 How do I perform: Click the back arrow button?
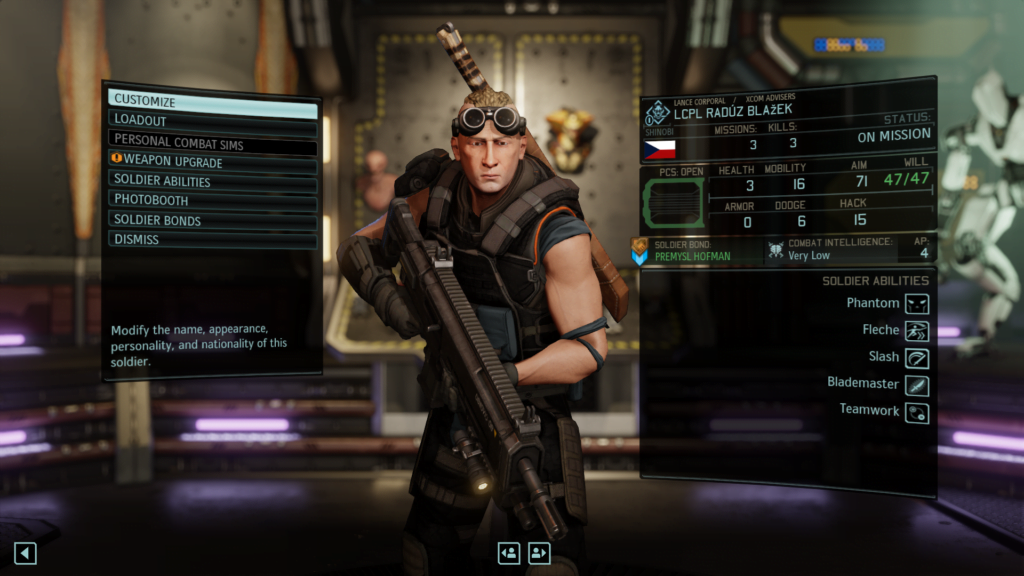pyautogui.click(x=25, y=553)
